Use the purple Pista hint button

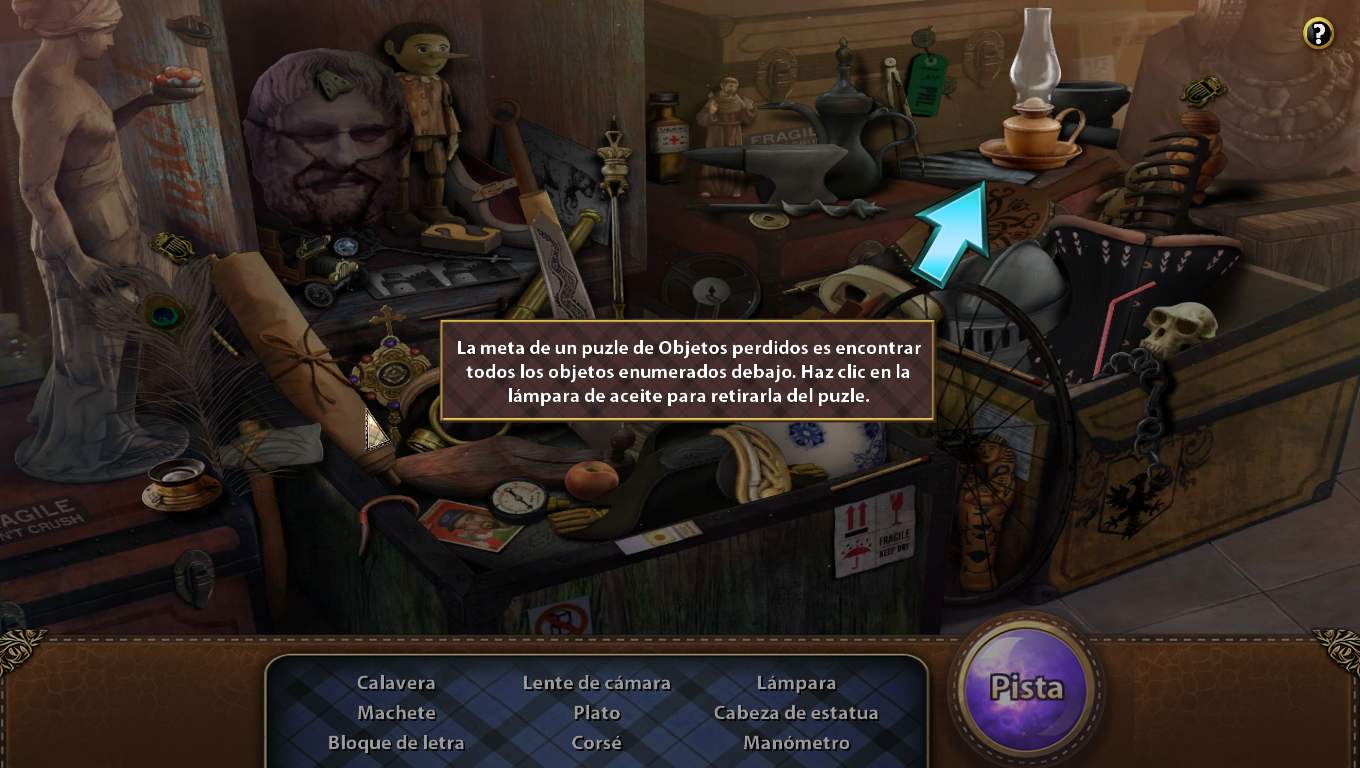(x=1025, y=689)
